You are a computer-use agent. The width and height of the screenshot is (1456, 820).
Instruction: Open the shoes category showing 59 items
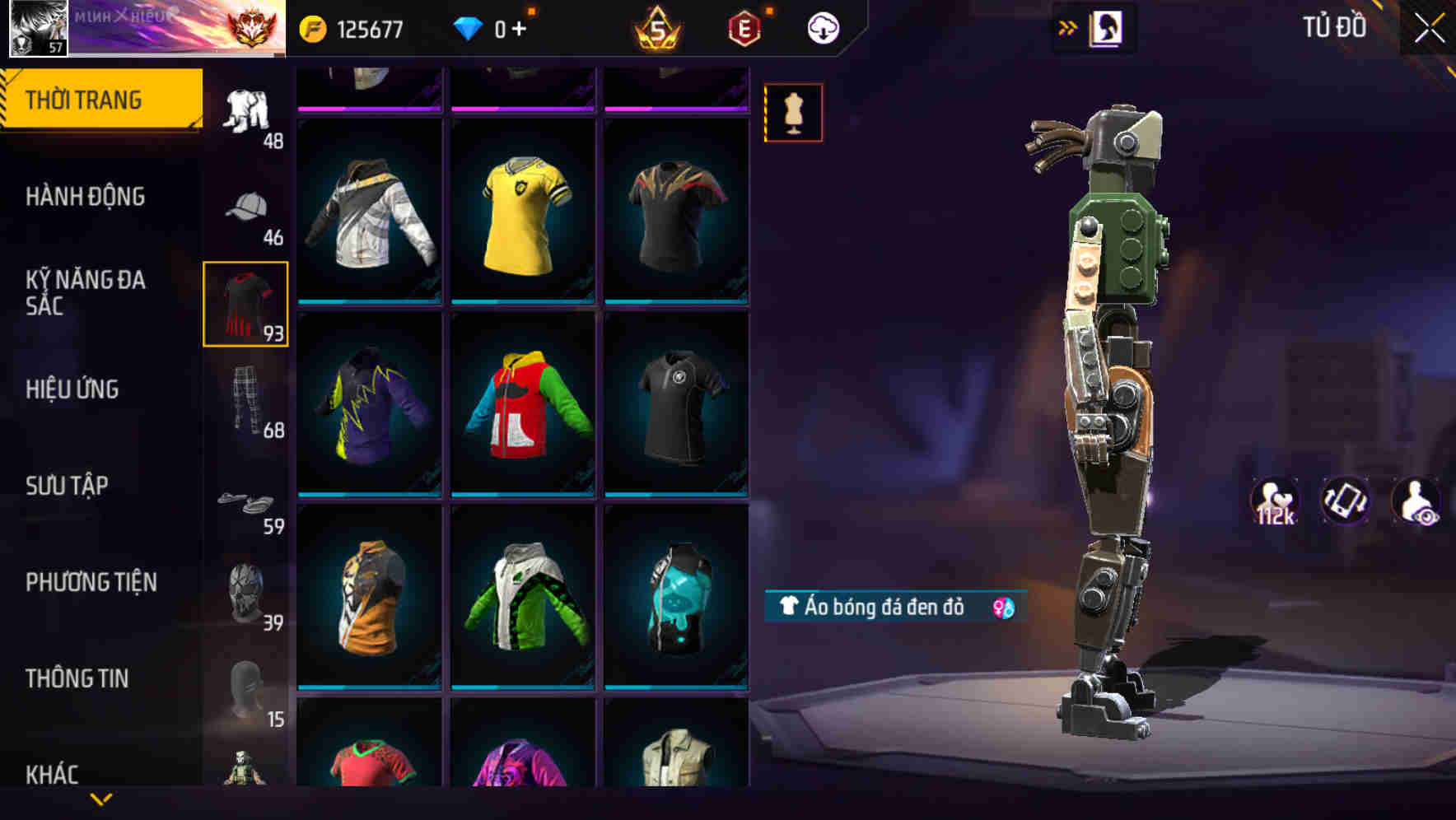pyautogui.click(x=246, y=502)
